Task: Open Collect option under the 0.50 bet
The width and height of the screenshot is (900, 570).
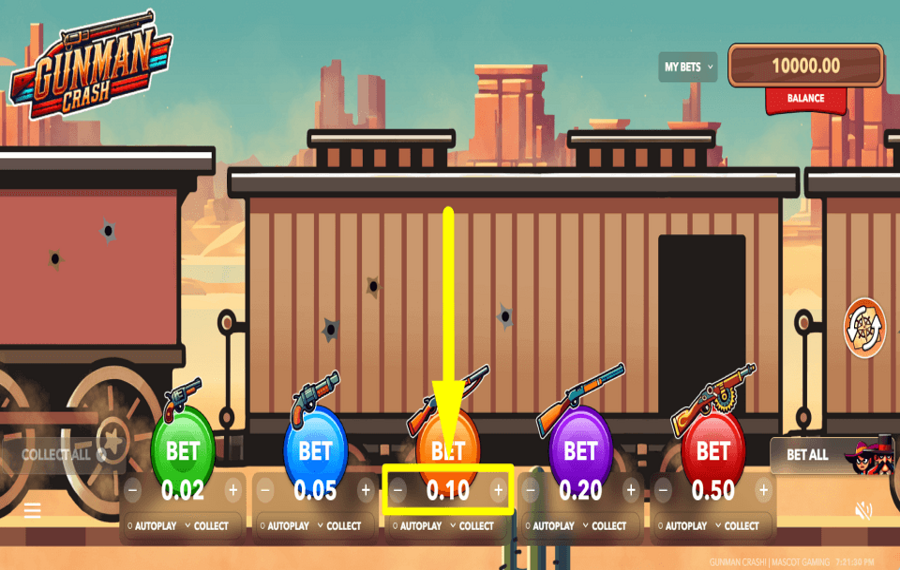Action: pos(737,526)
